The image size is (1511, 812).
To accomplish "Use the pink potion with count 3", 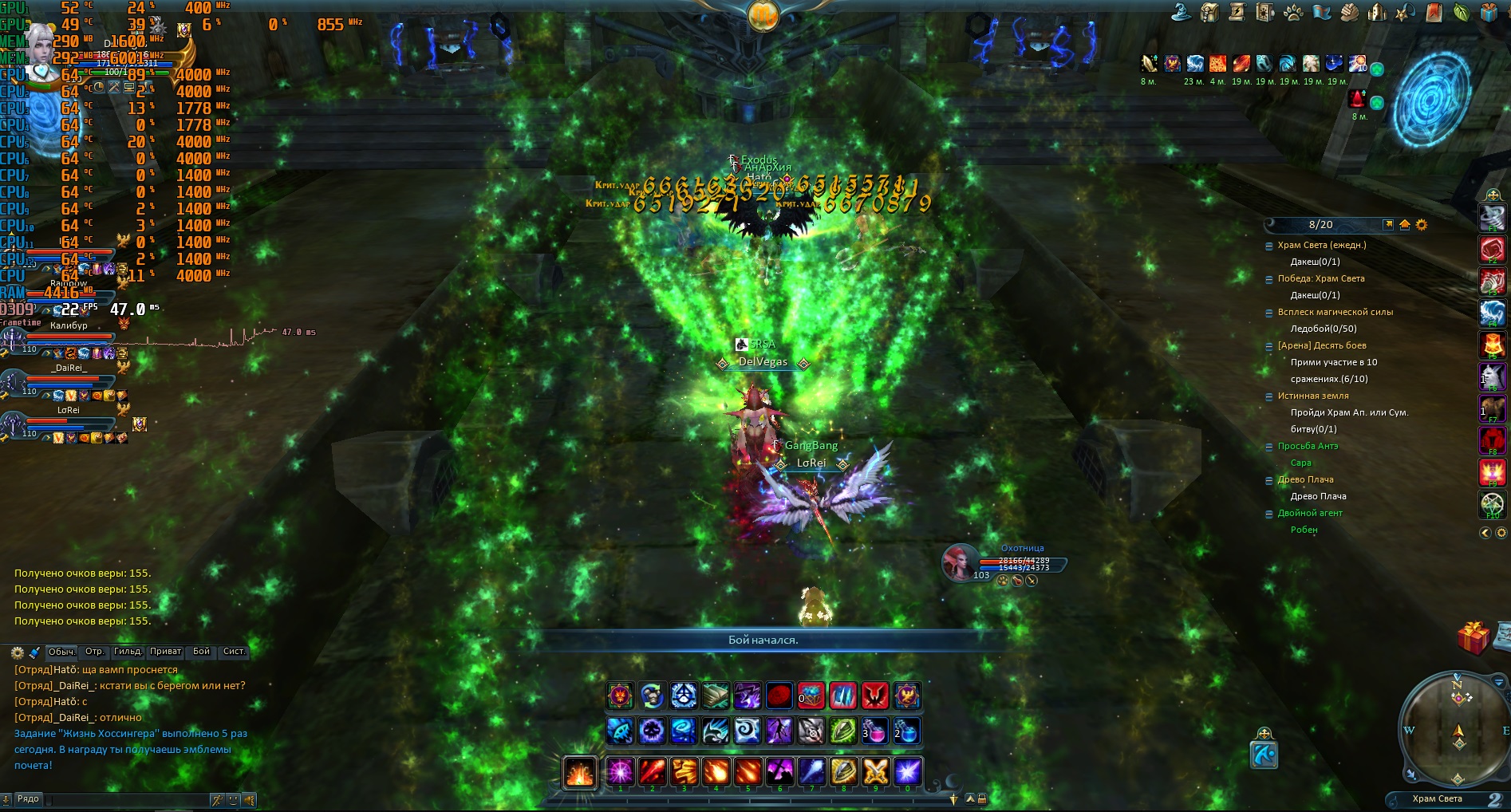I will [874, 731].
